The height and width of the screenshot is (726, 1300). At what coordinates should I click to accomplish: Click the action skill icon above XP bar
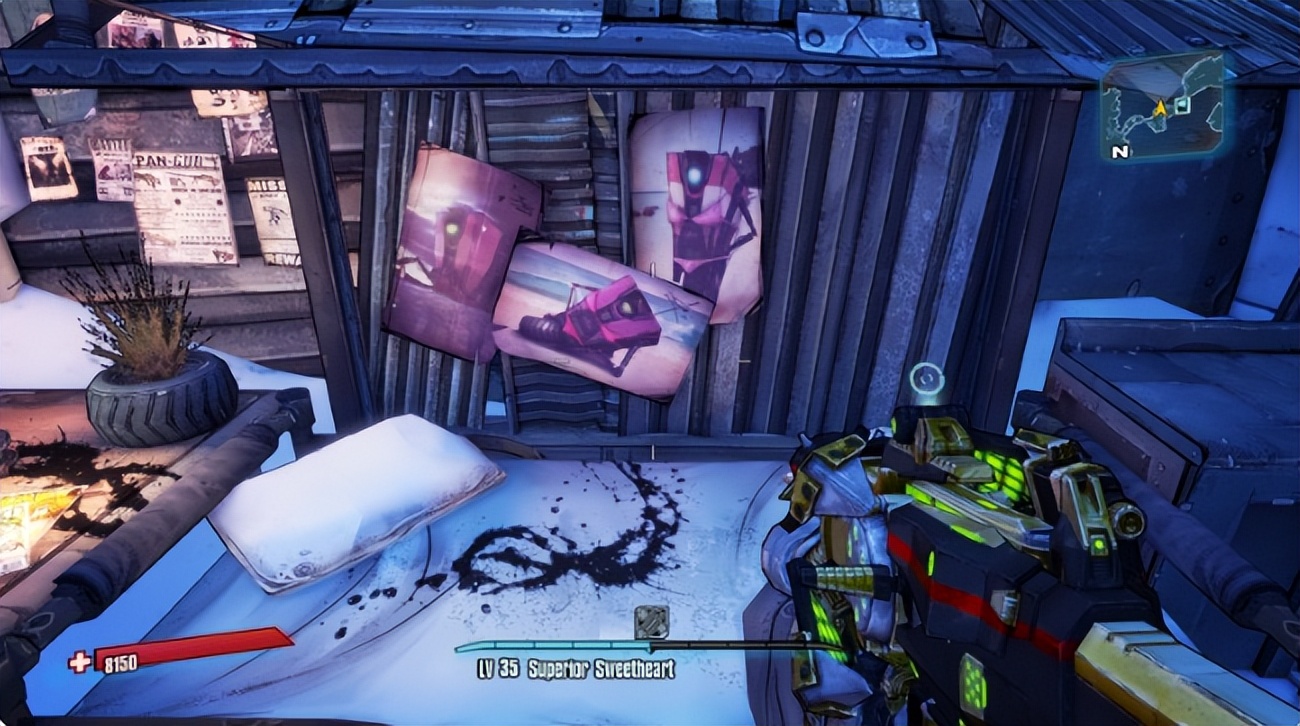pyautogui.click(x=651, y=621)
